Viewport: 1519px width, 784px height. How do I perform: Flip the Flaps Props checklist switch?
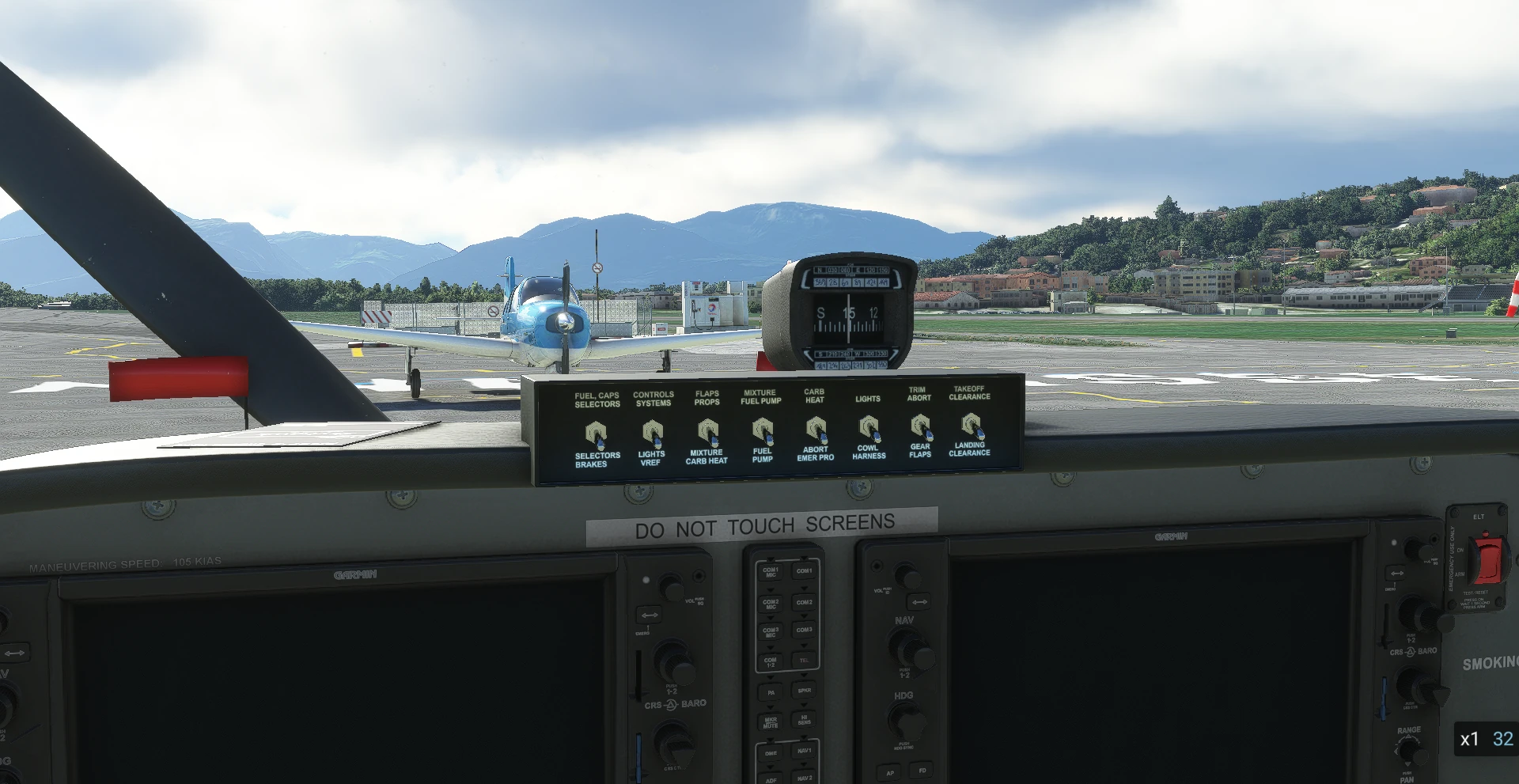[x=707, y=431]
